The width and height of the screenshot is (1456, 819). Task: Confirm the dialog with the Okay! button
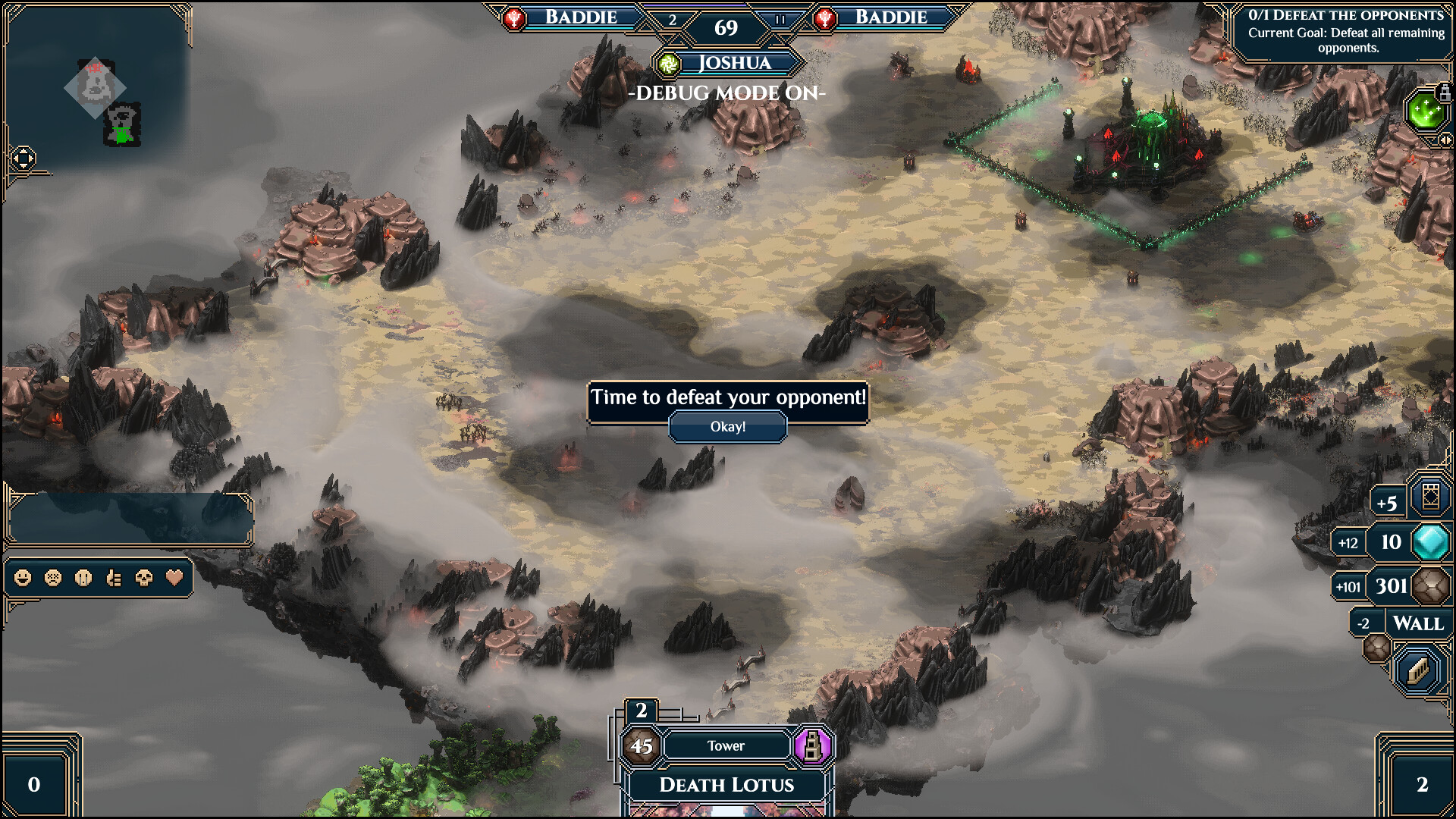click(x=727, y=427)
